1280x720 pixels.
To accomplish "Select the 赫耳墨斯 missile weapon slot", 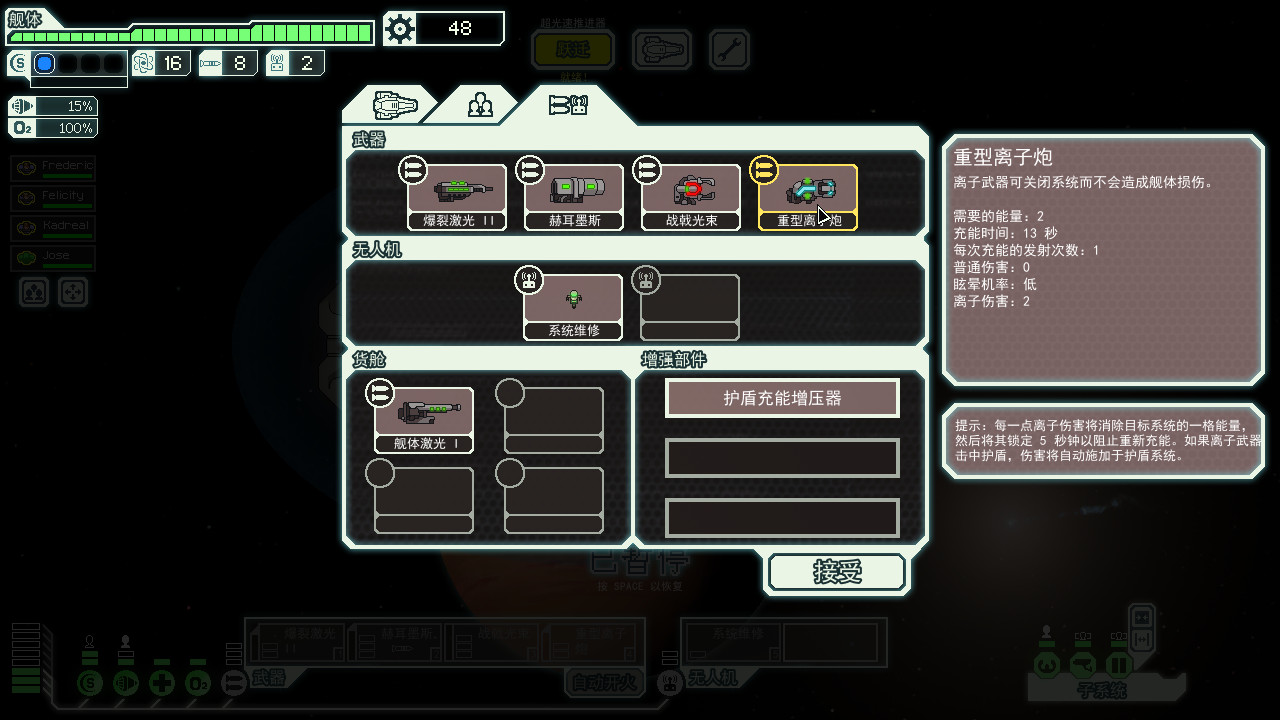I will click(574, 197).
